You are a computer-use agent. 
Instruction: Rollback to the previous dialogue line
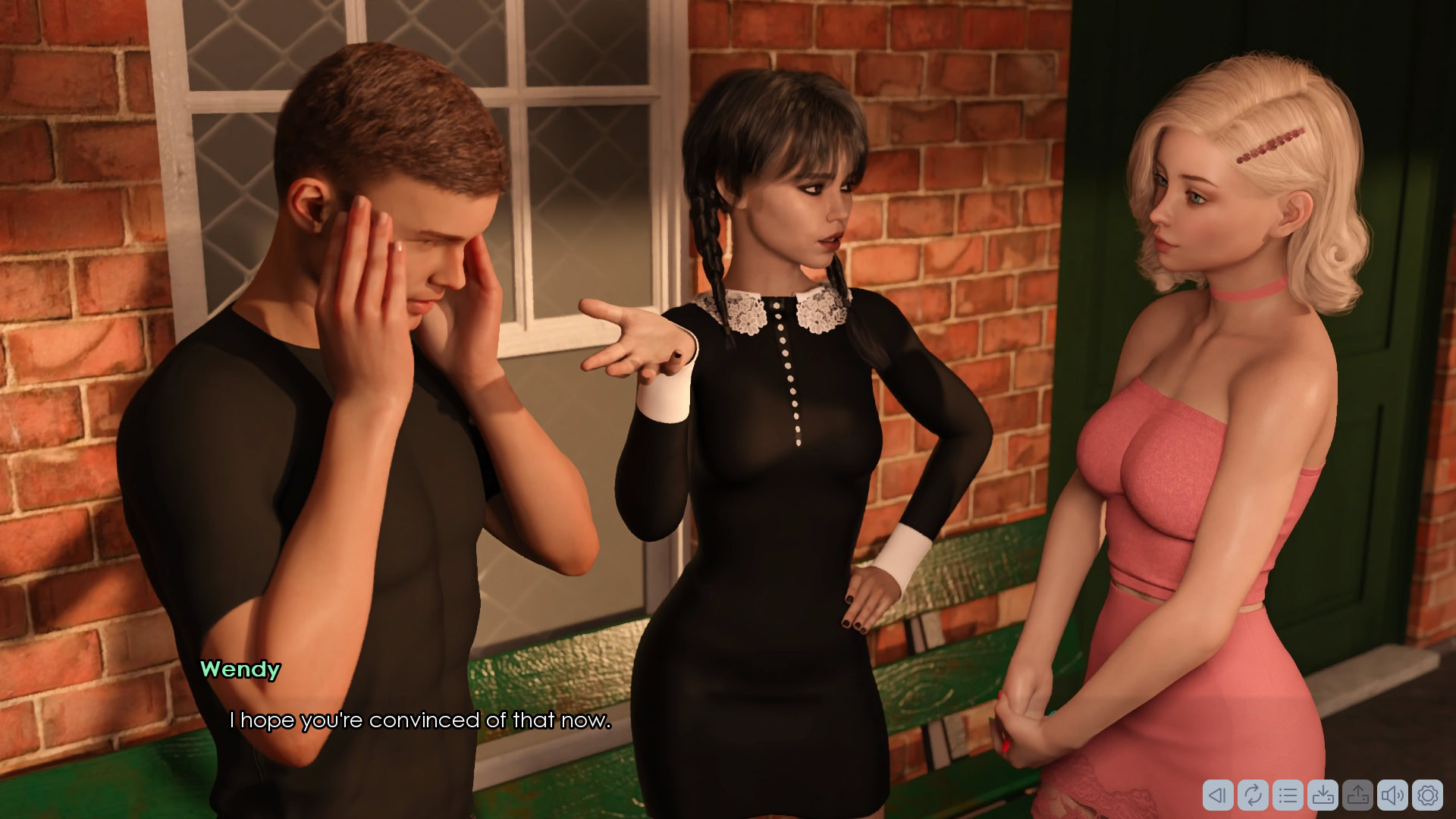click(1218, 795)
